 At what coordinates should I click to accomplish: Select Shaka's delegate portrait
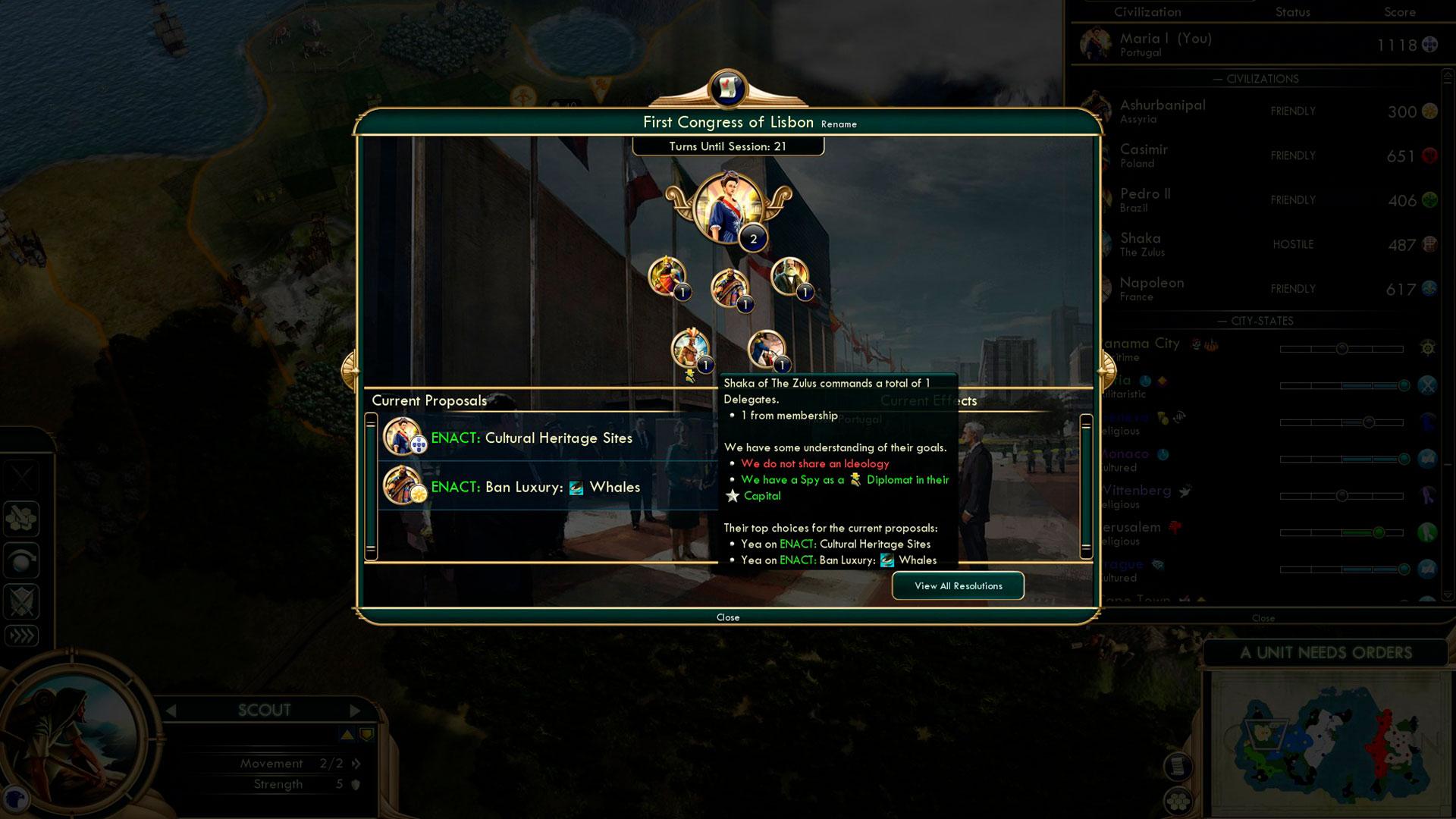(689, 350)
